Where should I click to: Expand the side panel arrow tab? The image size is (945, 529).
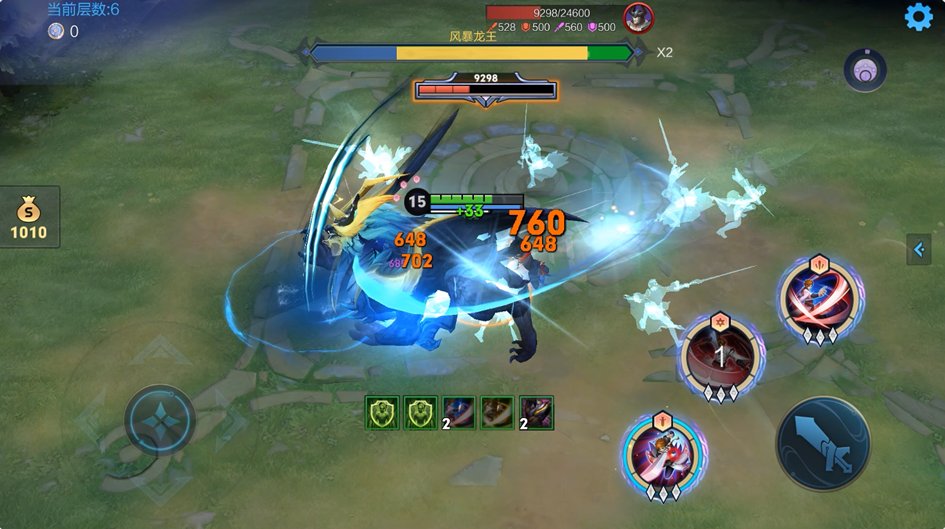pos(918,249)
